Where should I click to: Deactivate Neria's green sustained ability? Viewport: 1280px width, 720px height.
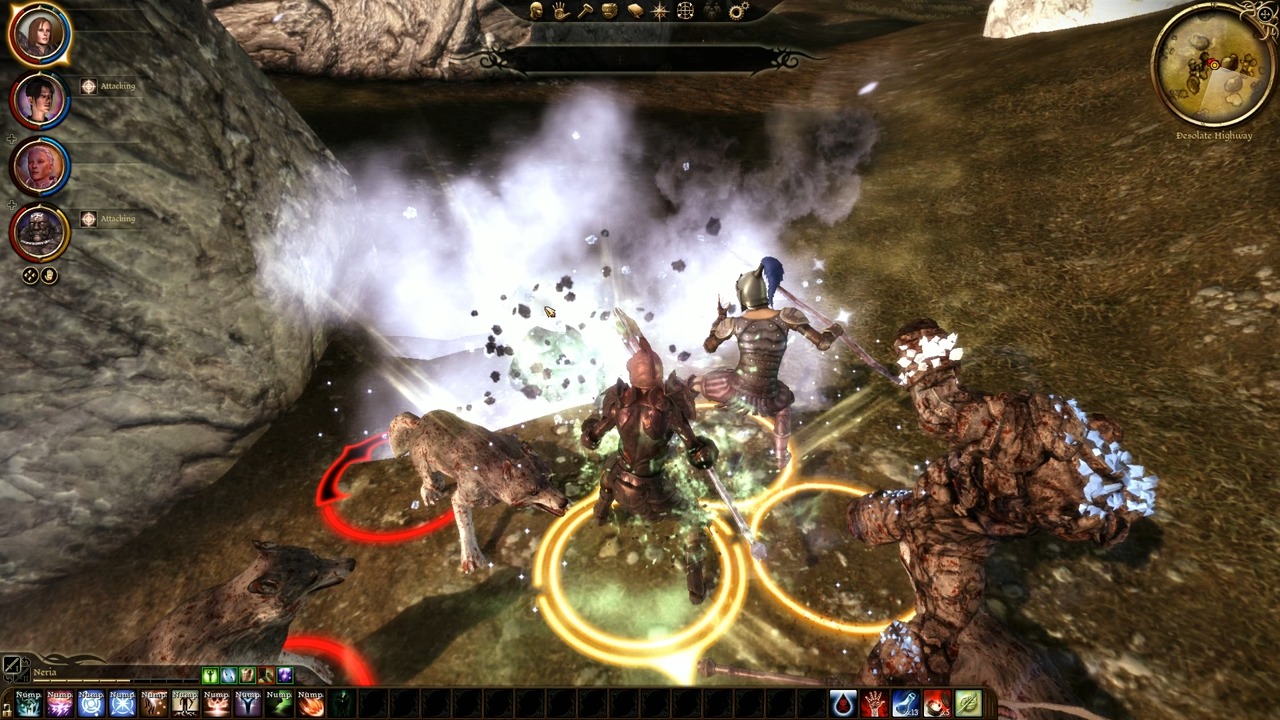click(210, 675)
